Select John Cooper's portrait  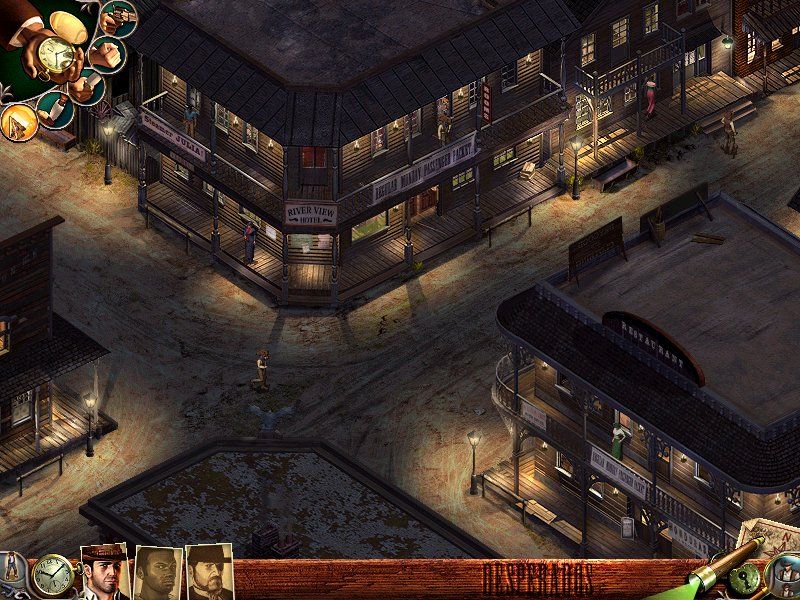coord(104,573)
